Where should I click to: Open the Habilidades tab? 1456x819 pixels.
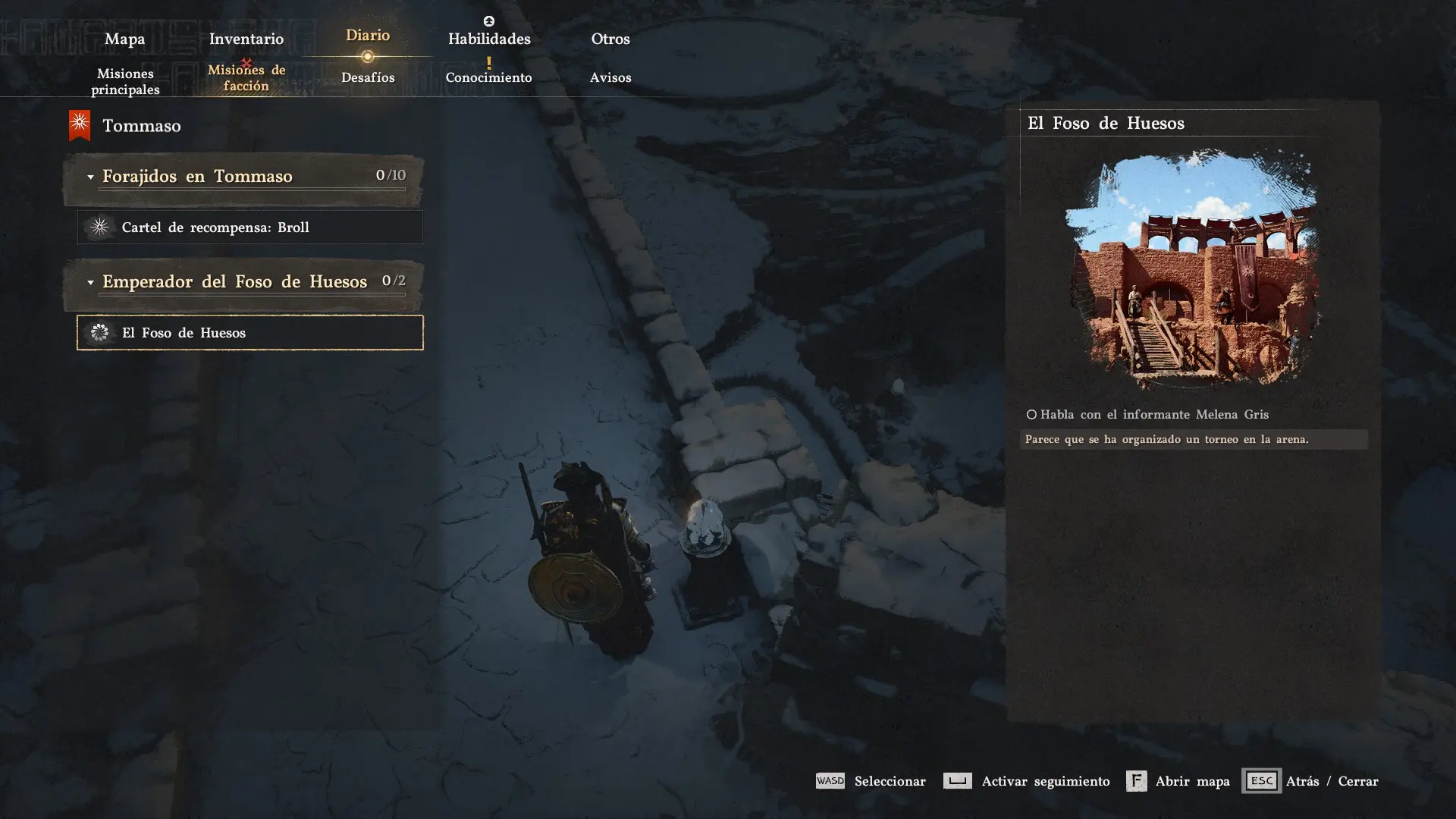click(489, 39)
